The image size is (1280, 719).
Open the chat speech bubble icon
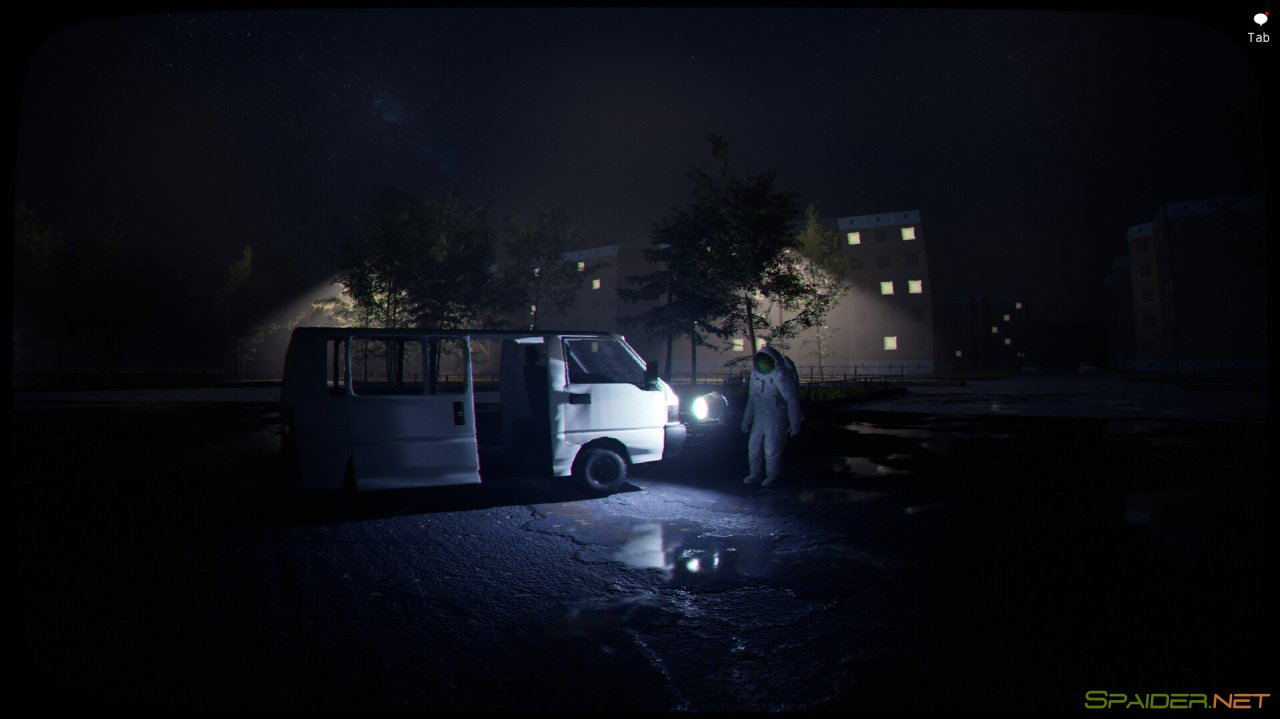pos(1259,19)
